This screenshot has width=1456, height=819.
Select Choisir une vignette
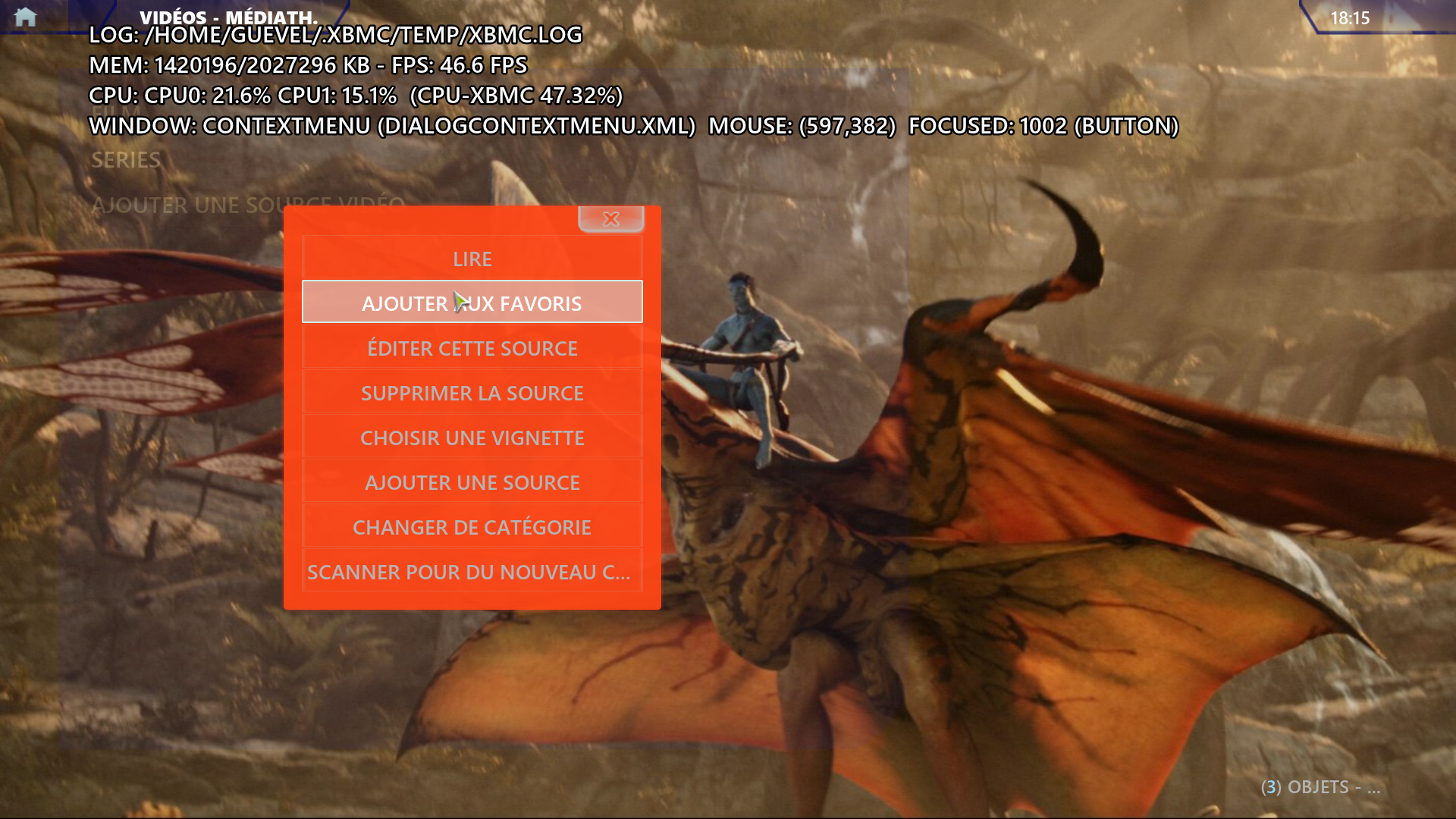[x=472, y=438]
